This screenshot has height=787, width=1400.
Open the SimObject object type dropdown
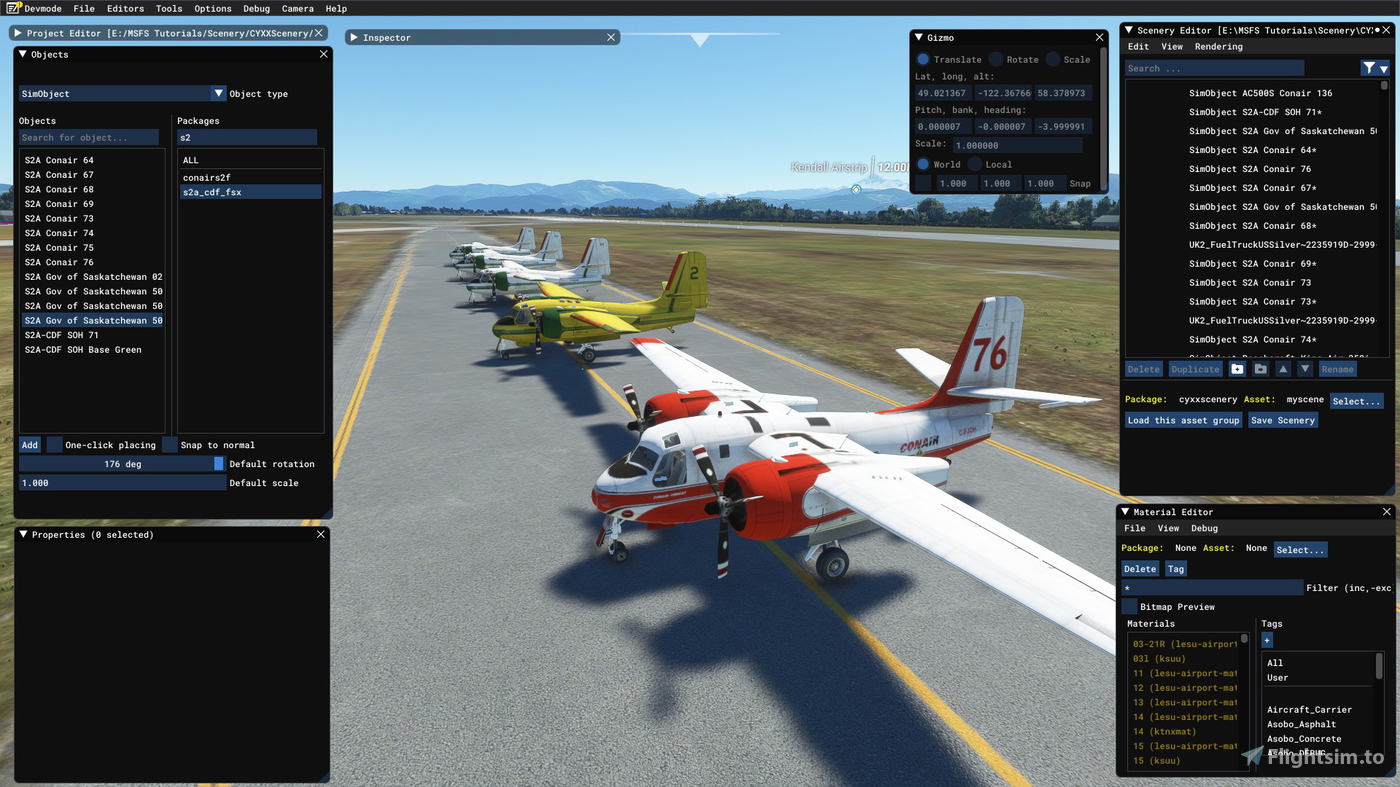coord(218,93)
